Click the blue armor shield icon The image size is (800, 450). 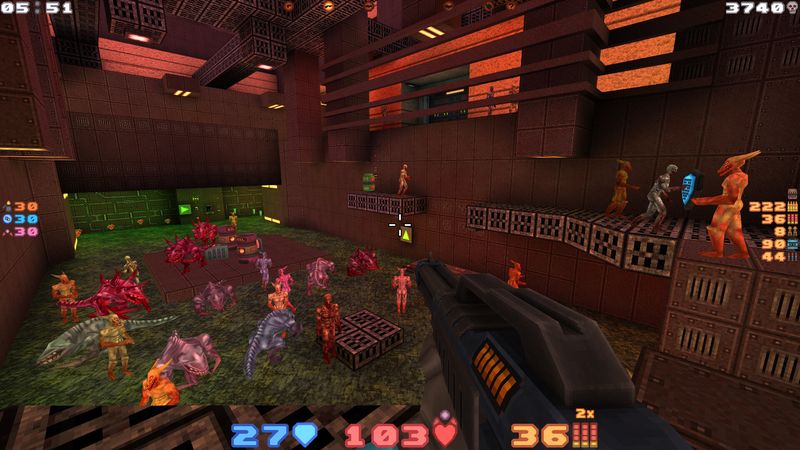[x=306, y=435]
